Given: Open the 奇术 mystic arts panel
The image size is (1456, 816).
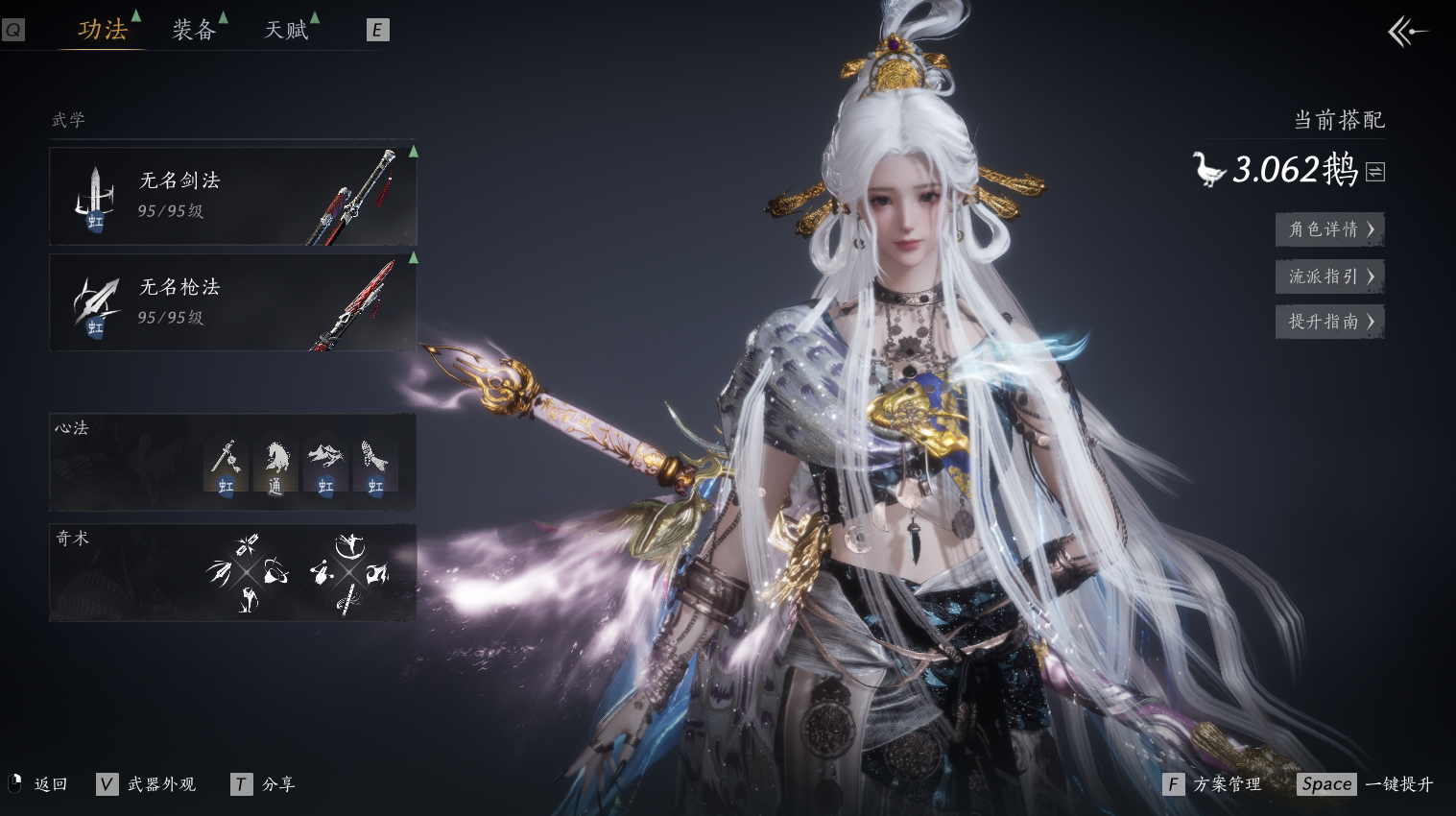Looking at the screenshot, I should [232, 572].
